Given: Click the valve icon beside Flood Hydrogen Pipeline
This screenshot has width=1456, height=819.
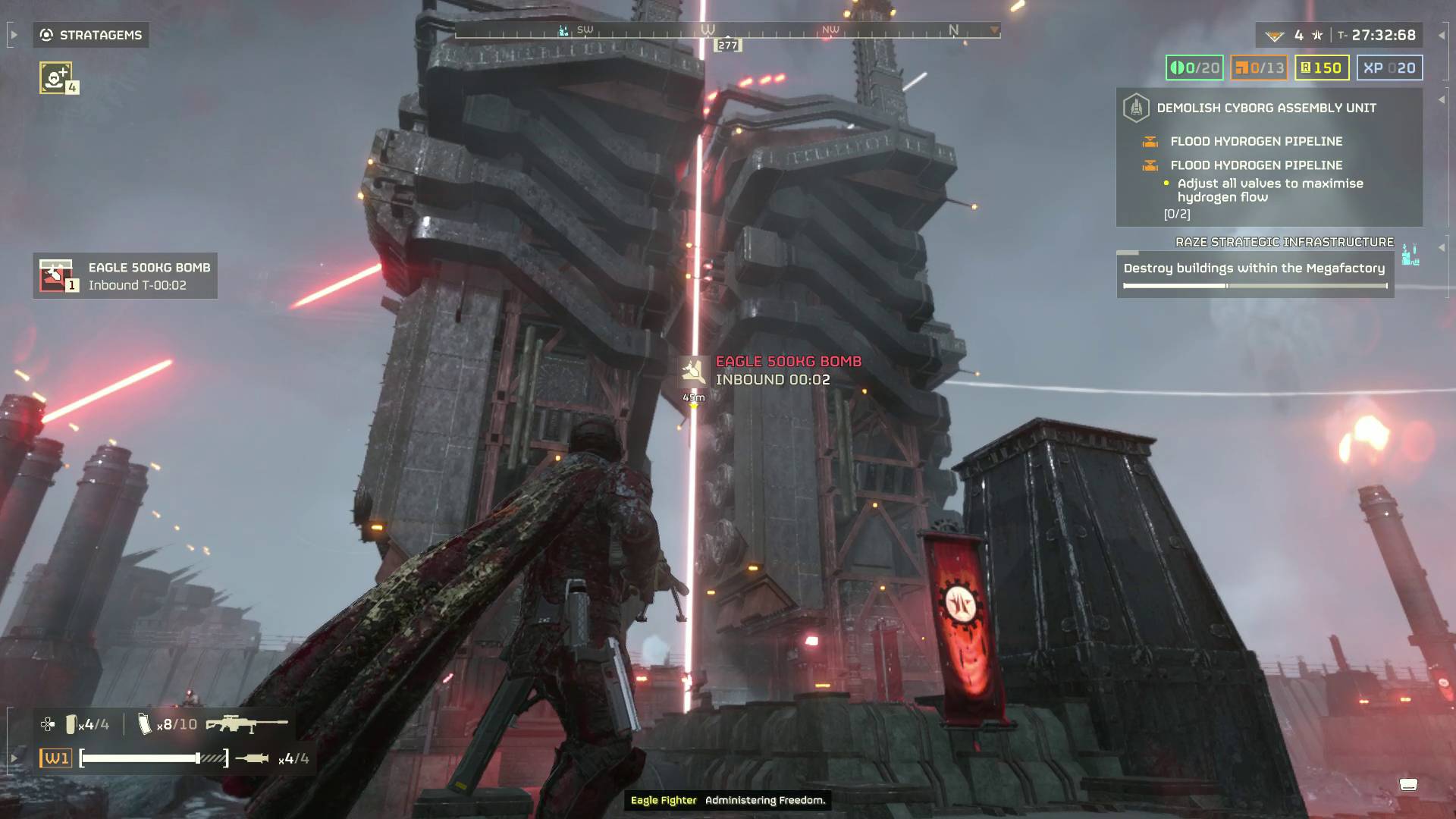Looking at the screenshot, I should 1150,141.
